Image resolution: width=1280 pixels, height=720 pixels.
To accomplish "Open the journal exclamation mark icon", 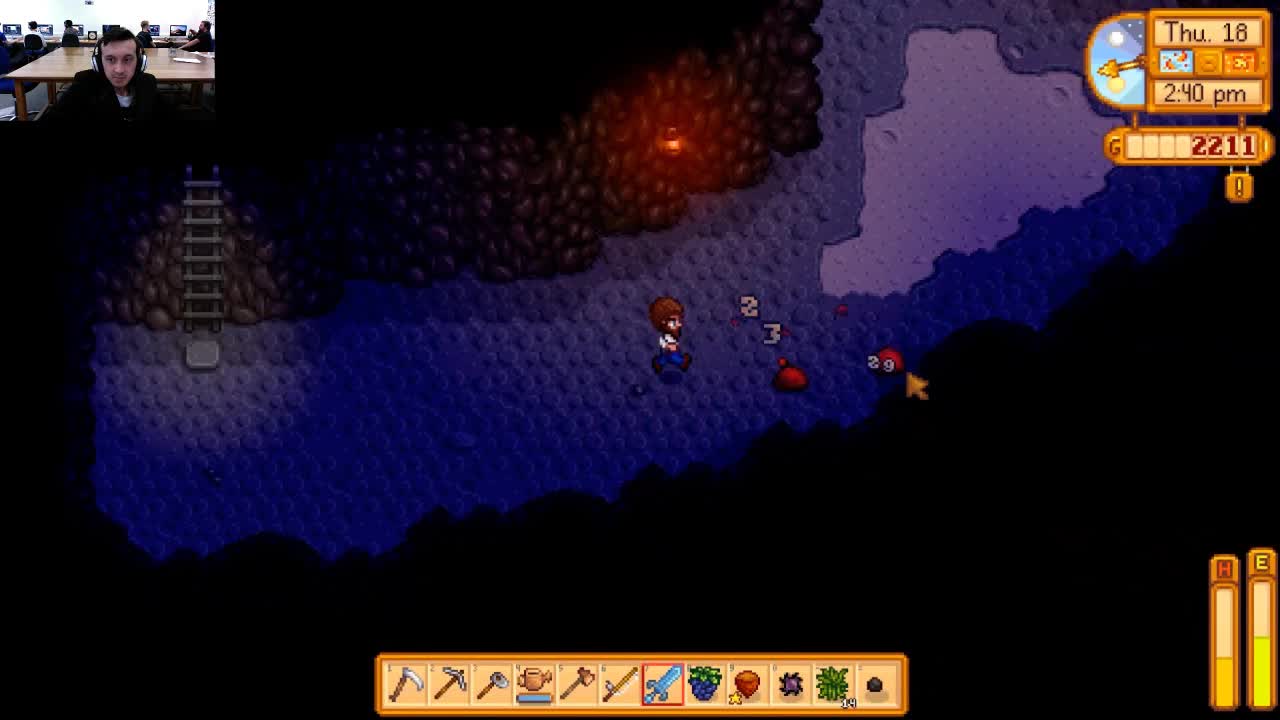I will 1239,186.
